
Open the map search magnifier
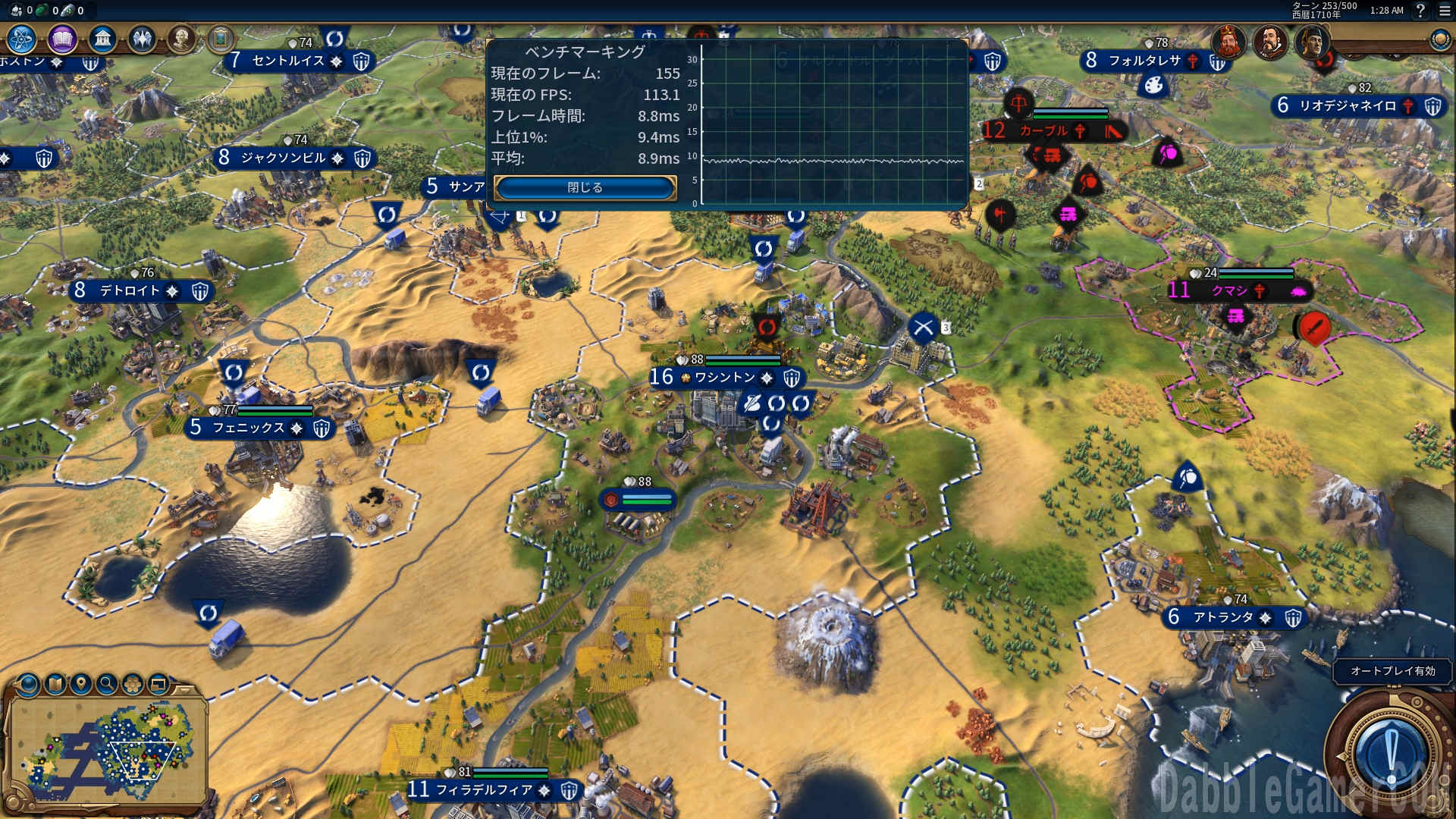107,685
